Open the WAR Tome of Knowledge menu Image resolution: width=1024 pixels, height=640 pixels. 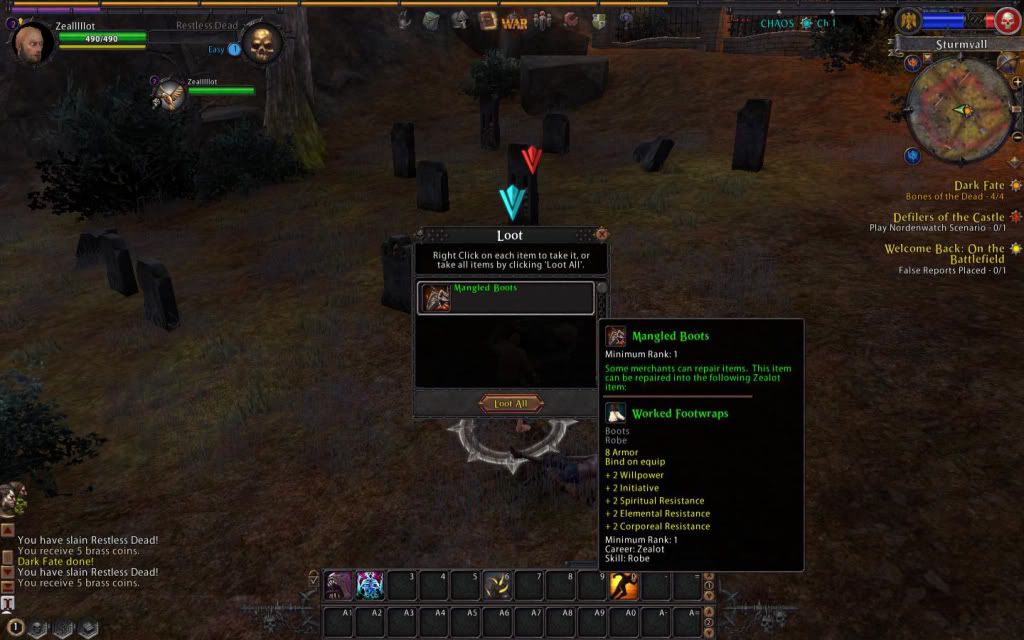(x=514, y=22)
